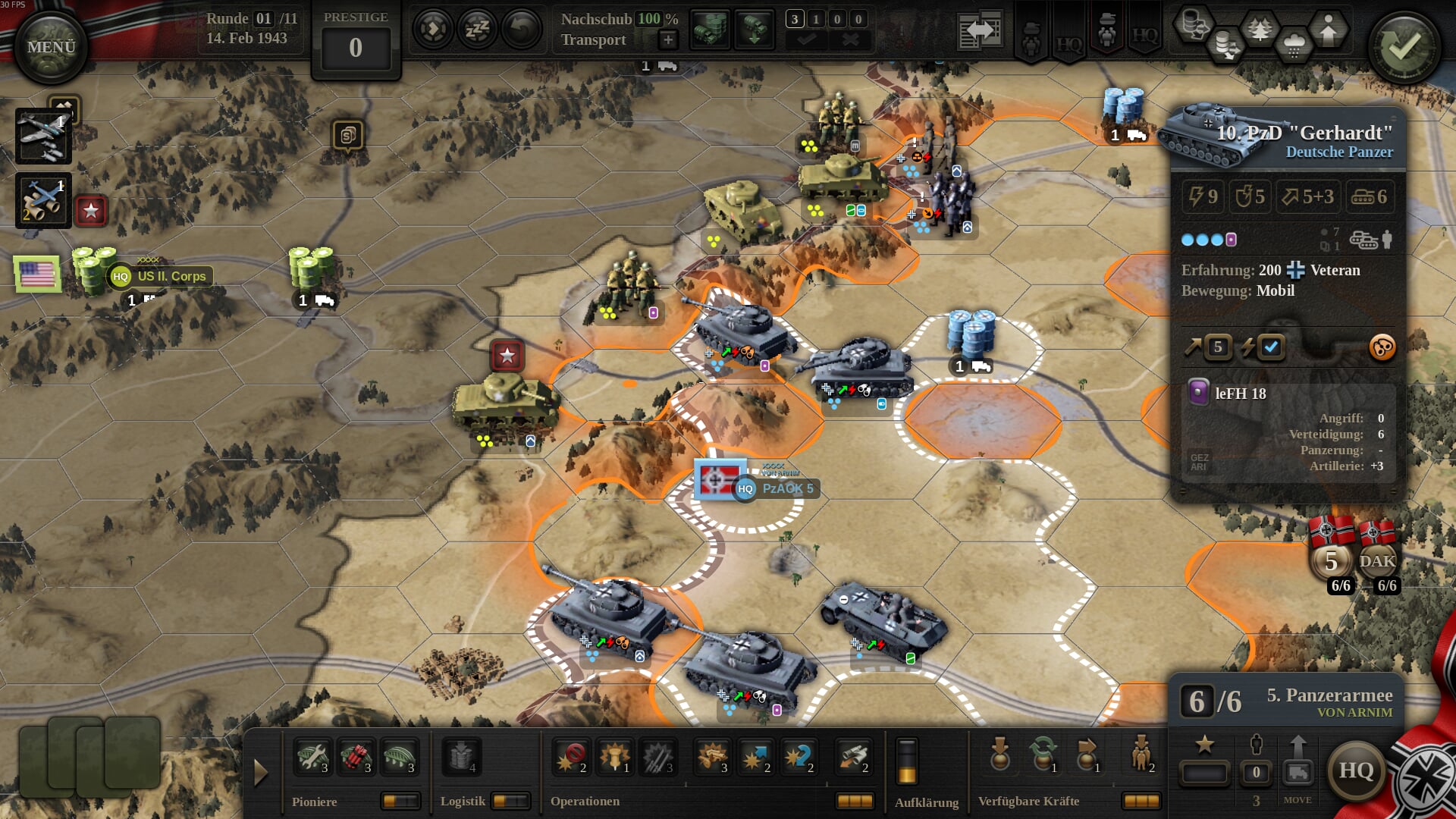Select the troop reinforcement group icon
The height and width of the screenshot is (819, 1456).
(x=1141, y=755)
